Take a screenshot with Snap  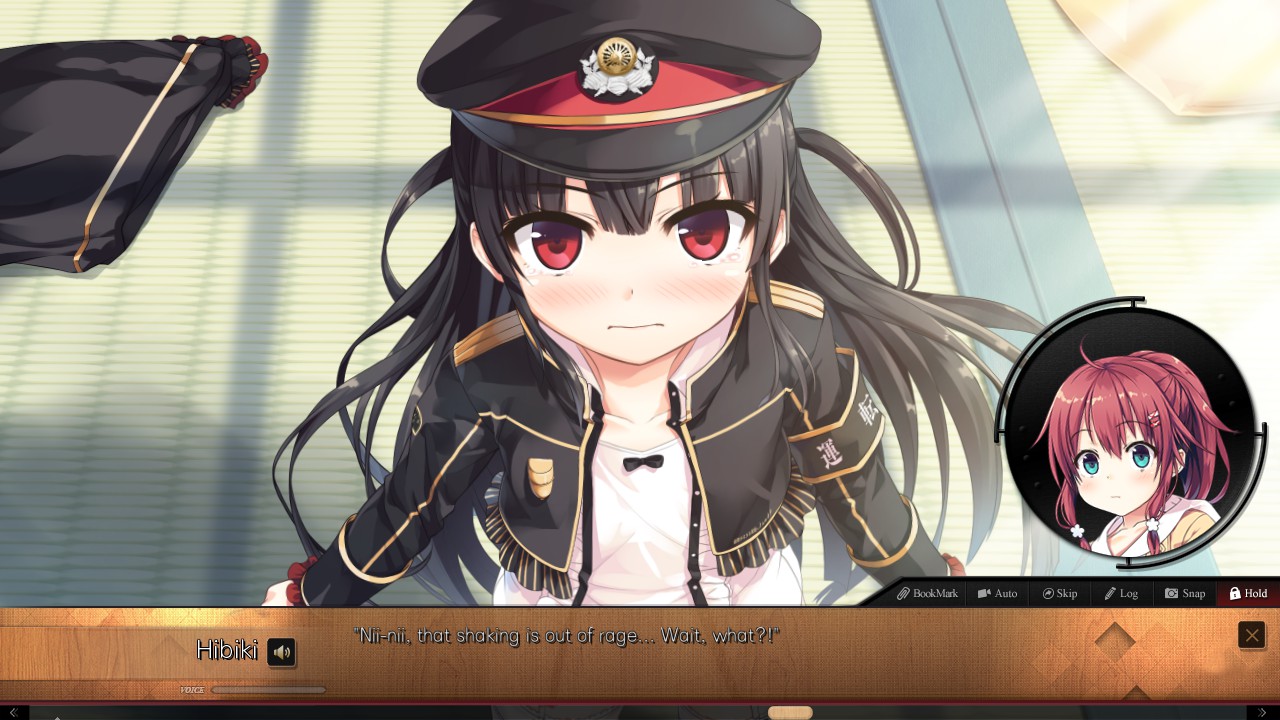(x=1184, y=593)
